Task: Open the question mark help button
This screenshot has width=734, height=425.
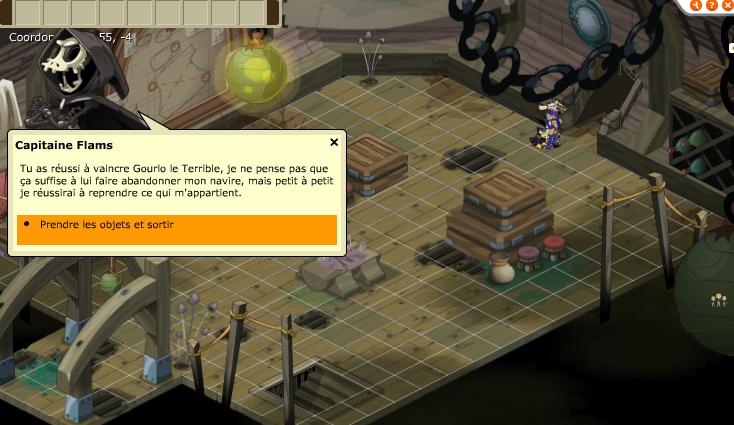Action: 711,4
